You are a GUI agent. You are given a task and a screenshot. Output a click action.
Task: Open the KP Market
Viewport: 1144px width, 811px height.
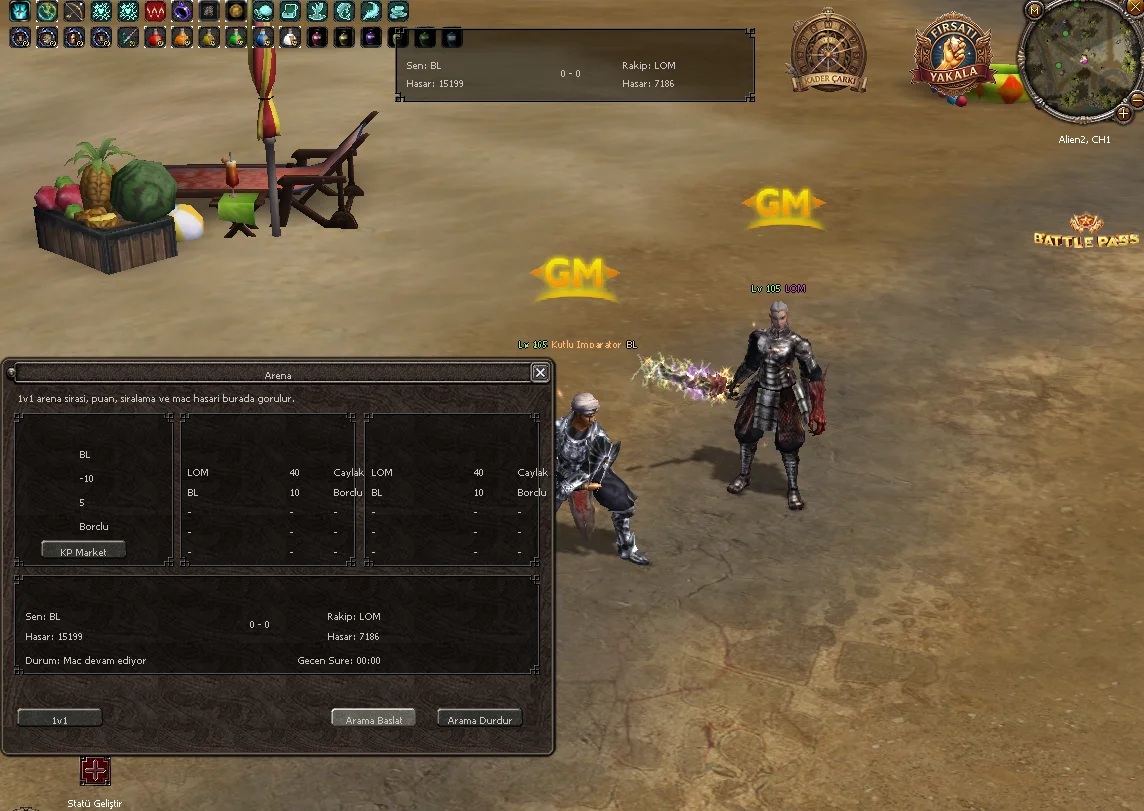83,551
